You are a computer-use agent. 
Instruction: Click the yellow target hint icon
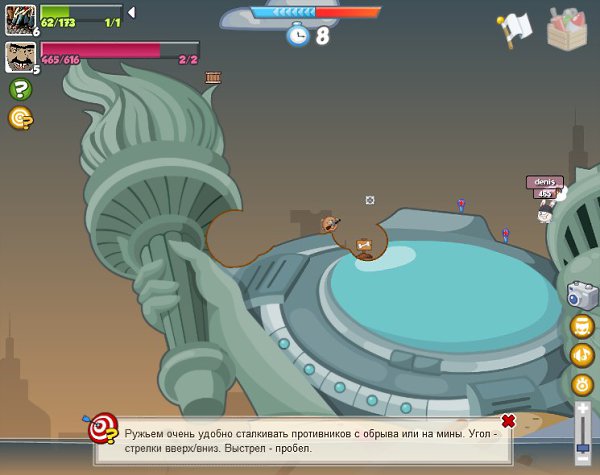coord(20,118)
